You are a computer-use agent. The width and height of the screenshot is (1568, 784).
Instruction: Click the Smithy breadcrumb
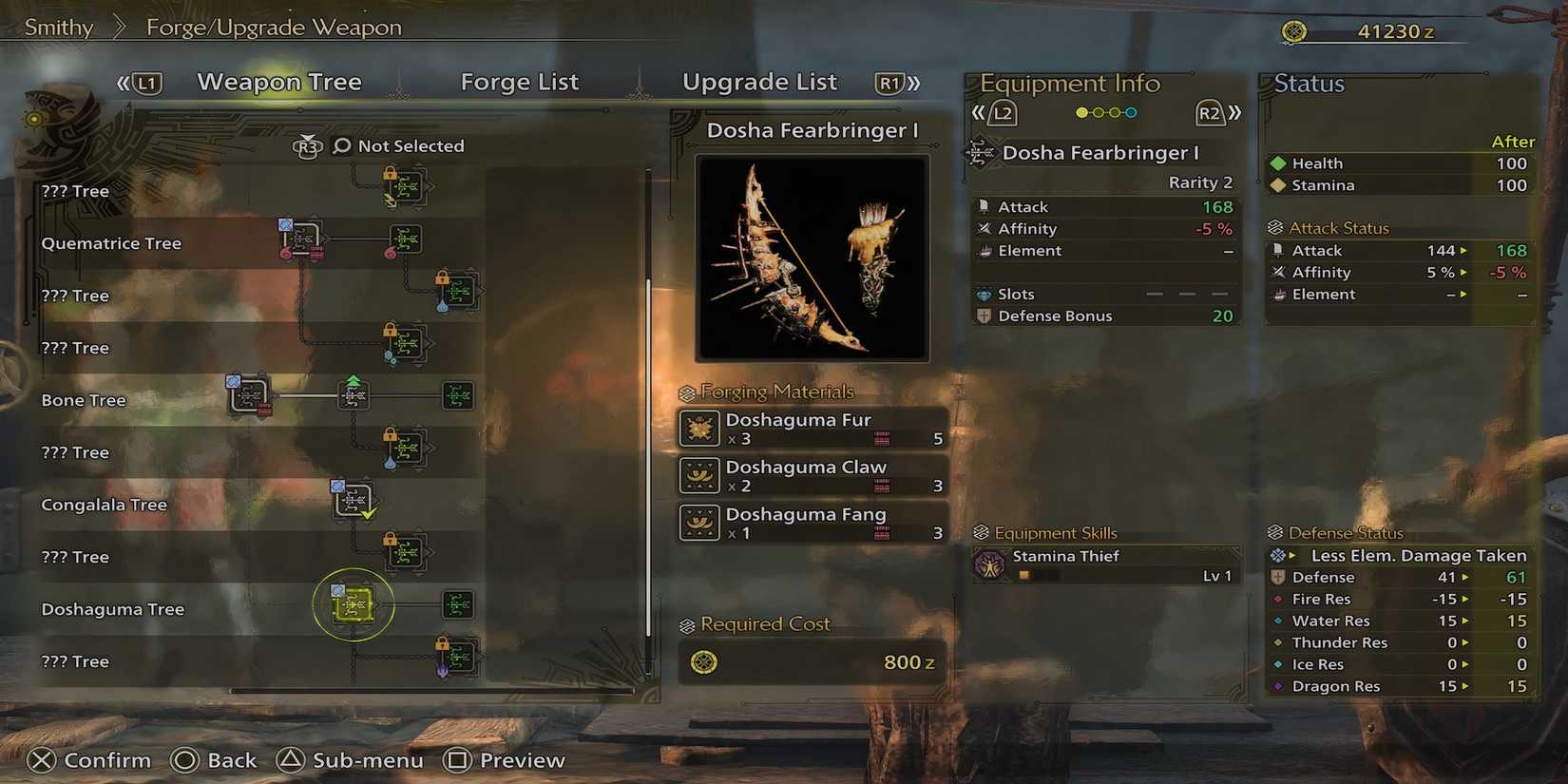[59, 28]
